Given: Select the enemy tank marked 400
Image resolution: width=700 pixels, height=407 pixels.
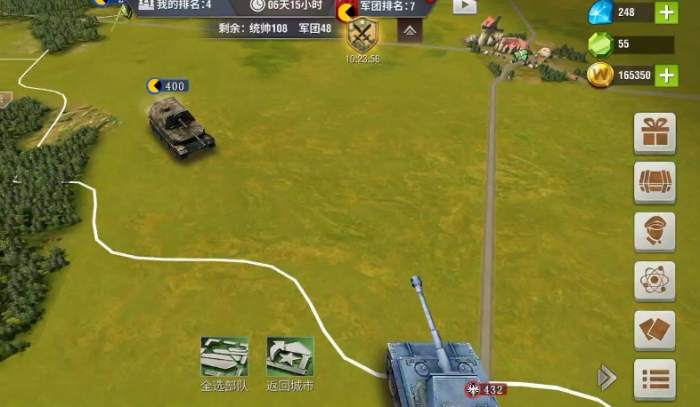Looking at the screenshot, I should (x=182, y=128).
